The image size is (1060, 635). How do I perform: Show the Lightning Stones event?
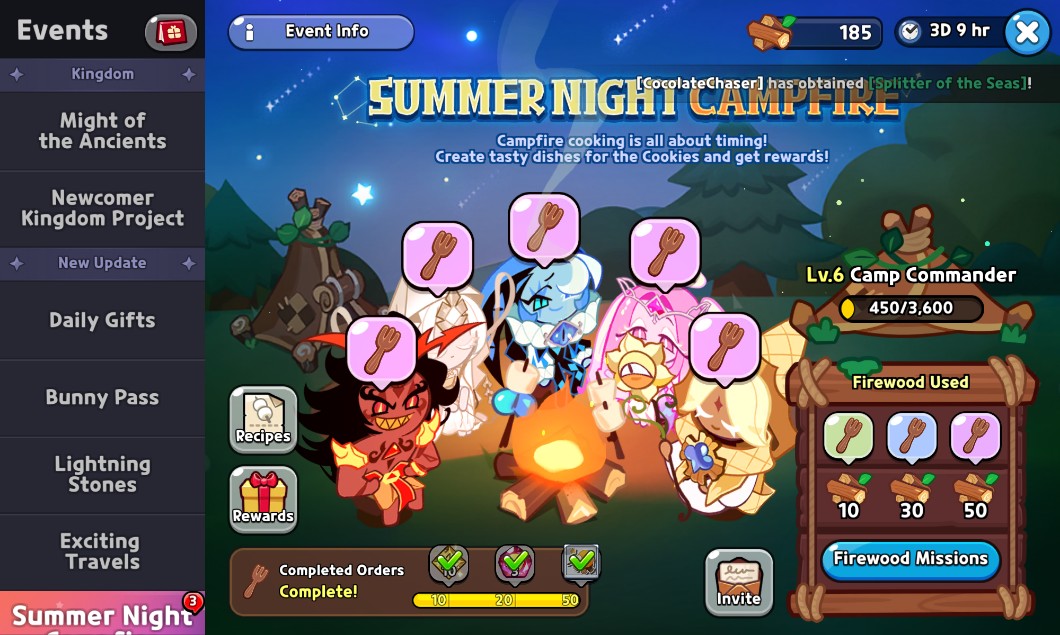[x=102, y=474]
